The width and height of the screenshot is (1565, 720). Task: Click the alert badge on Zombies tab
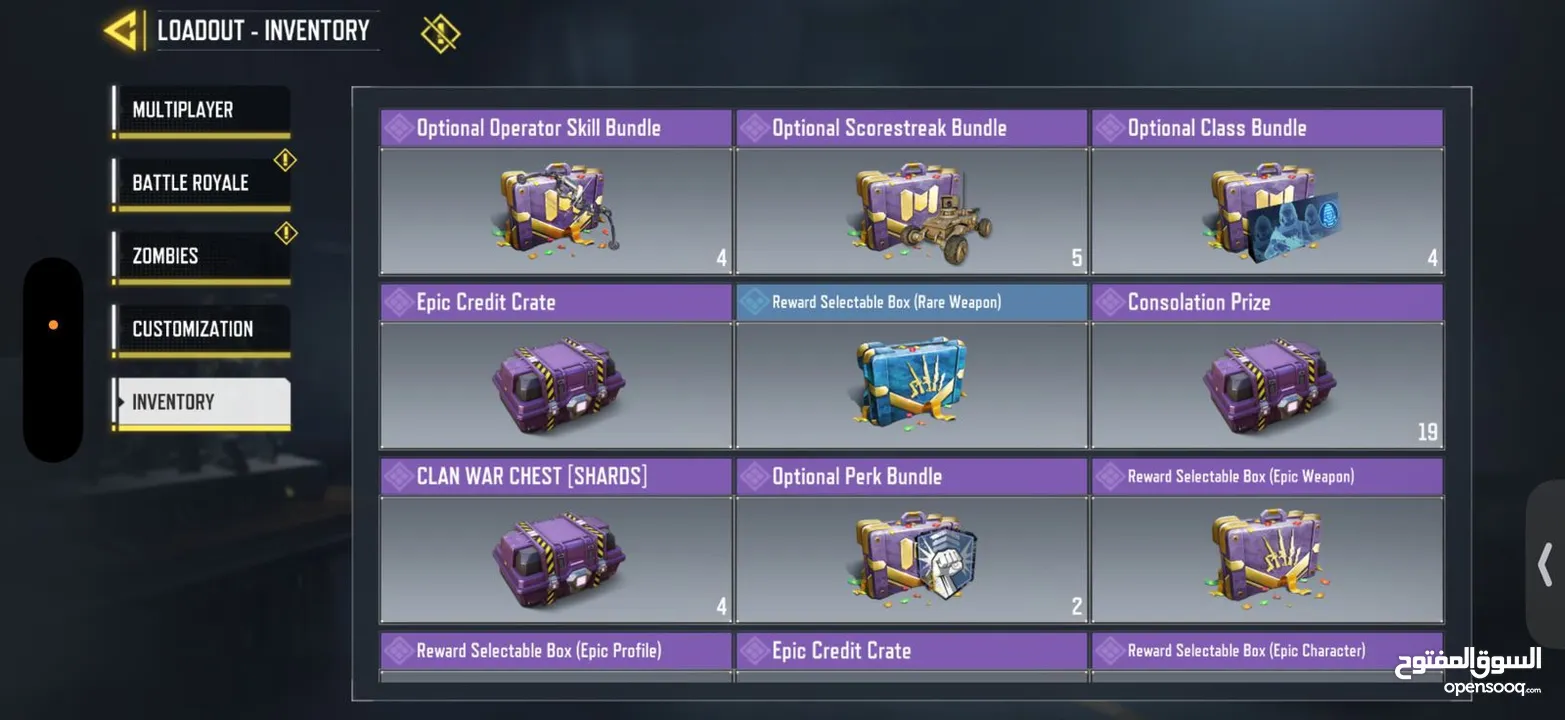tap(285, 232)
